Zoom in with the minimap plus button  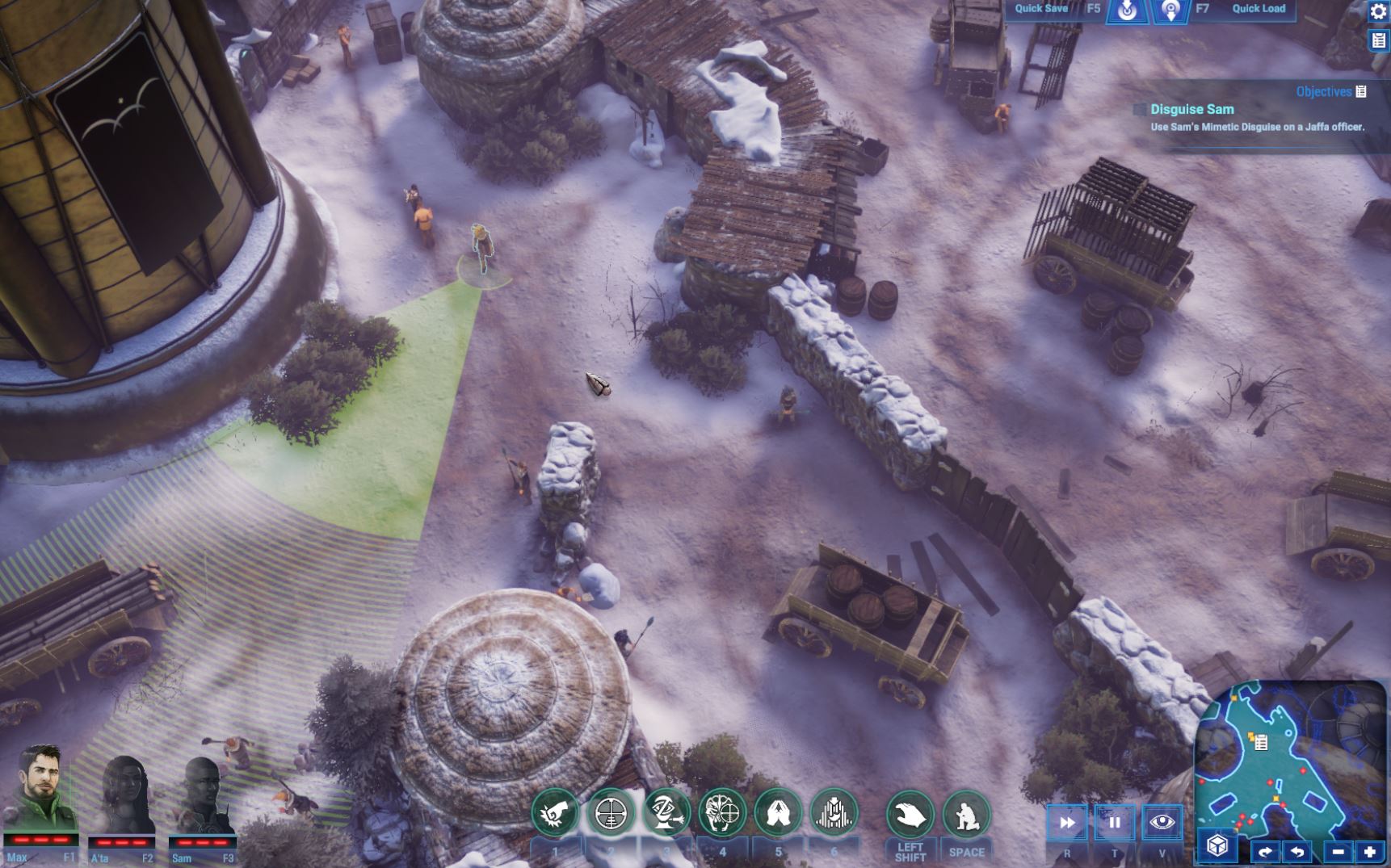[1370, 852]
